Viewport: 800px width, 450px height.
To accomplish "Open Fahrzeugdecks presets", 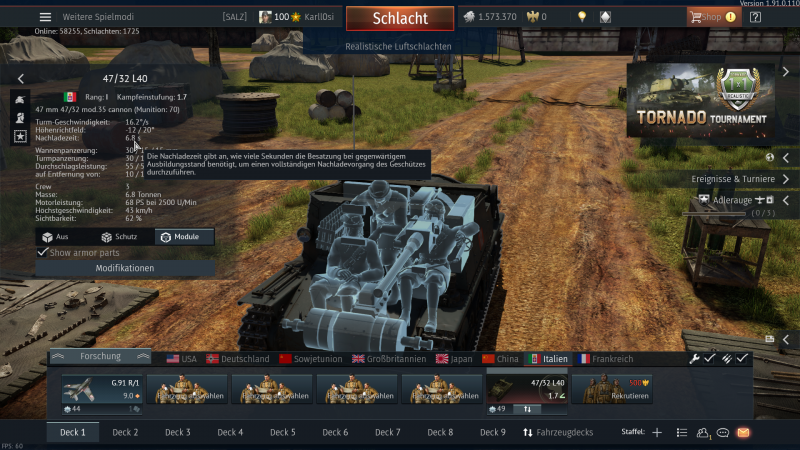I will 558,432.
